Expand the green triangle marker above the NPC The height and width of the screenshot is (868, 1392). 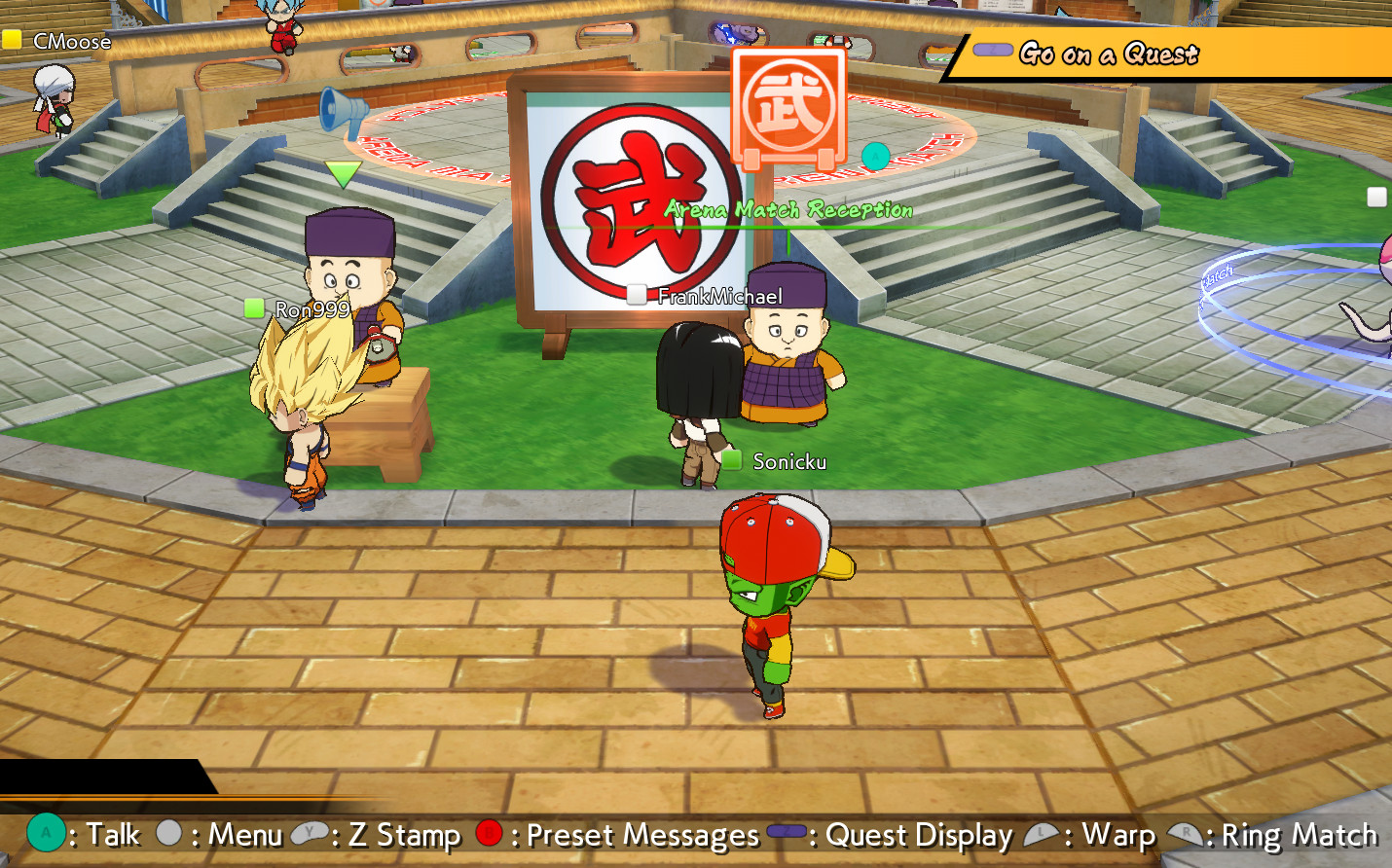click(343, 175)
